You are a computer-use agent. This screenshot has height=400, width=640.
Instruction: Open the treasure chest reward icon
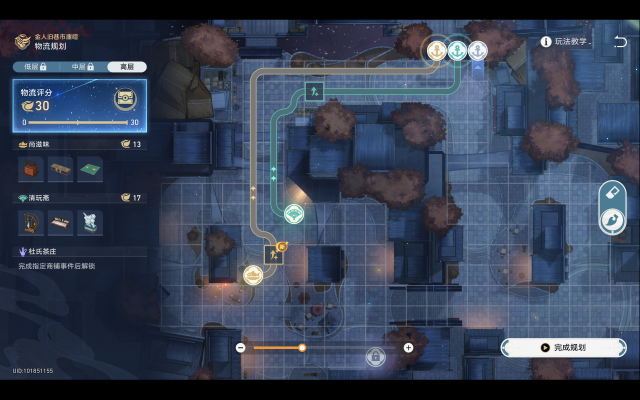(125, 98)
